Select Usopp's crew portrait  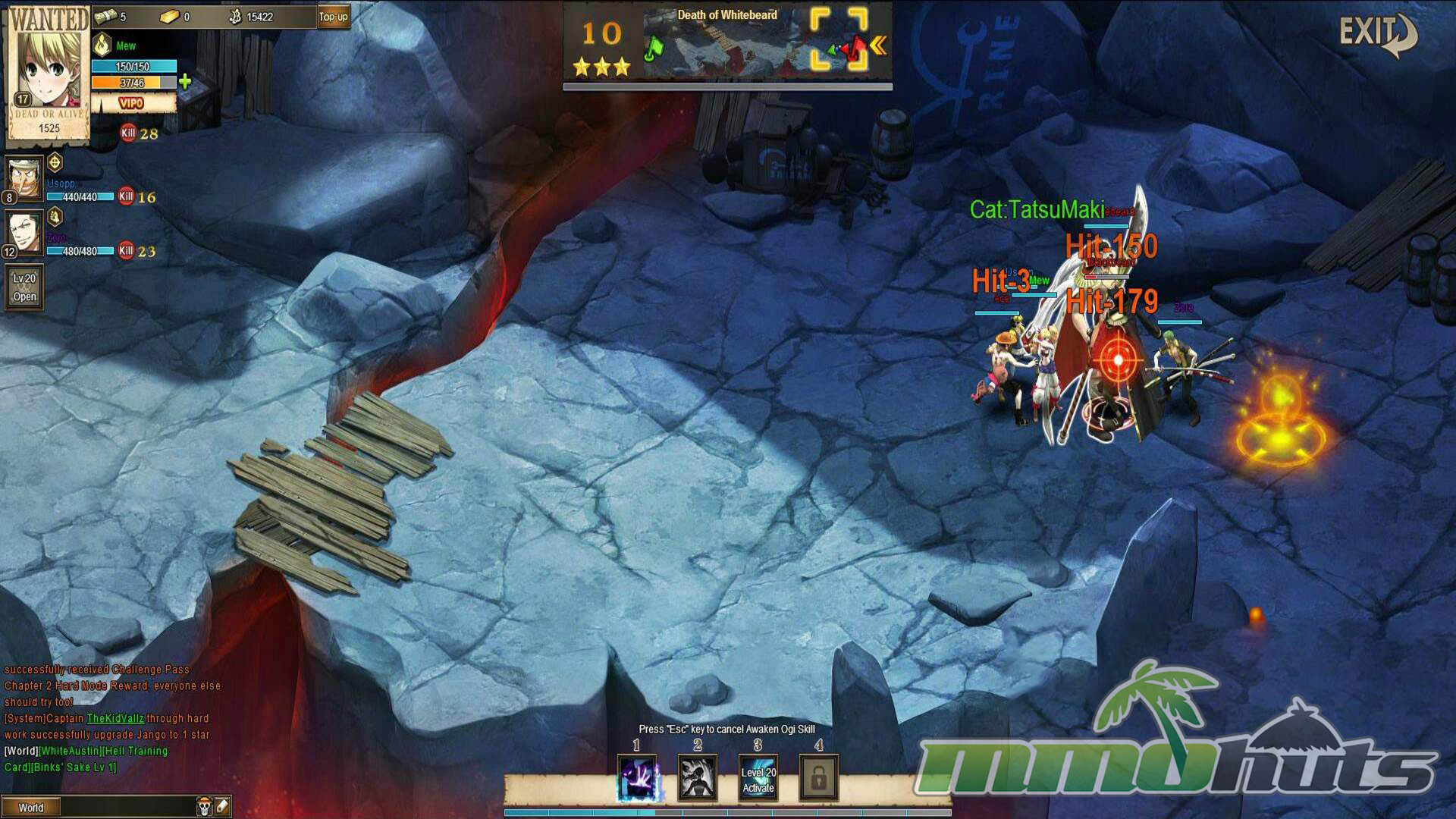pyautogui.click(x=24, y=177)
